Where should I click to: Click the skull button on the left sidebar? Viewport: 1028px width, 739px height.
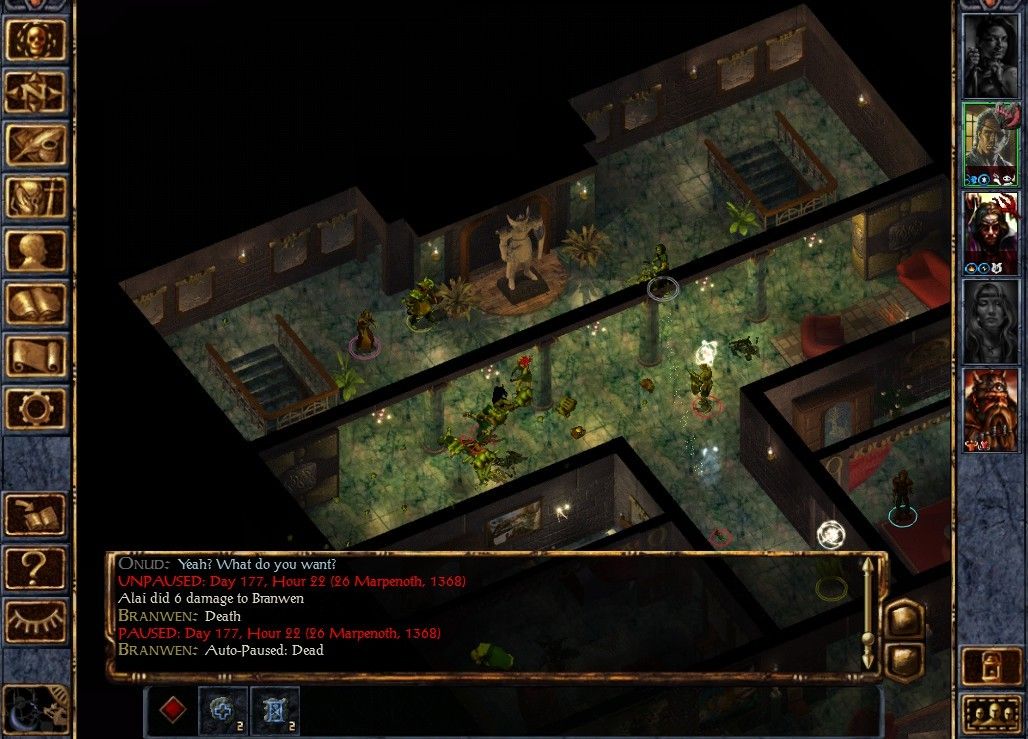pos(36,40)
